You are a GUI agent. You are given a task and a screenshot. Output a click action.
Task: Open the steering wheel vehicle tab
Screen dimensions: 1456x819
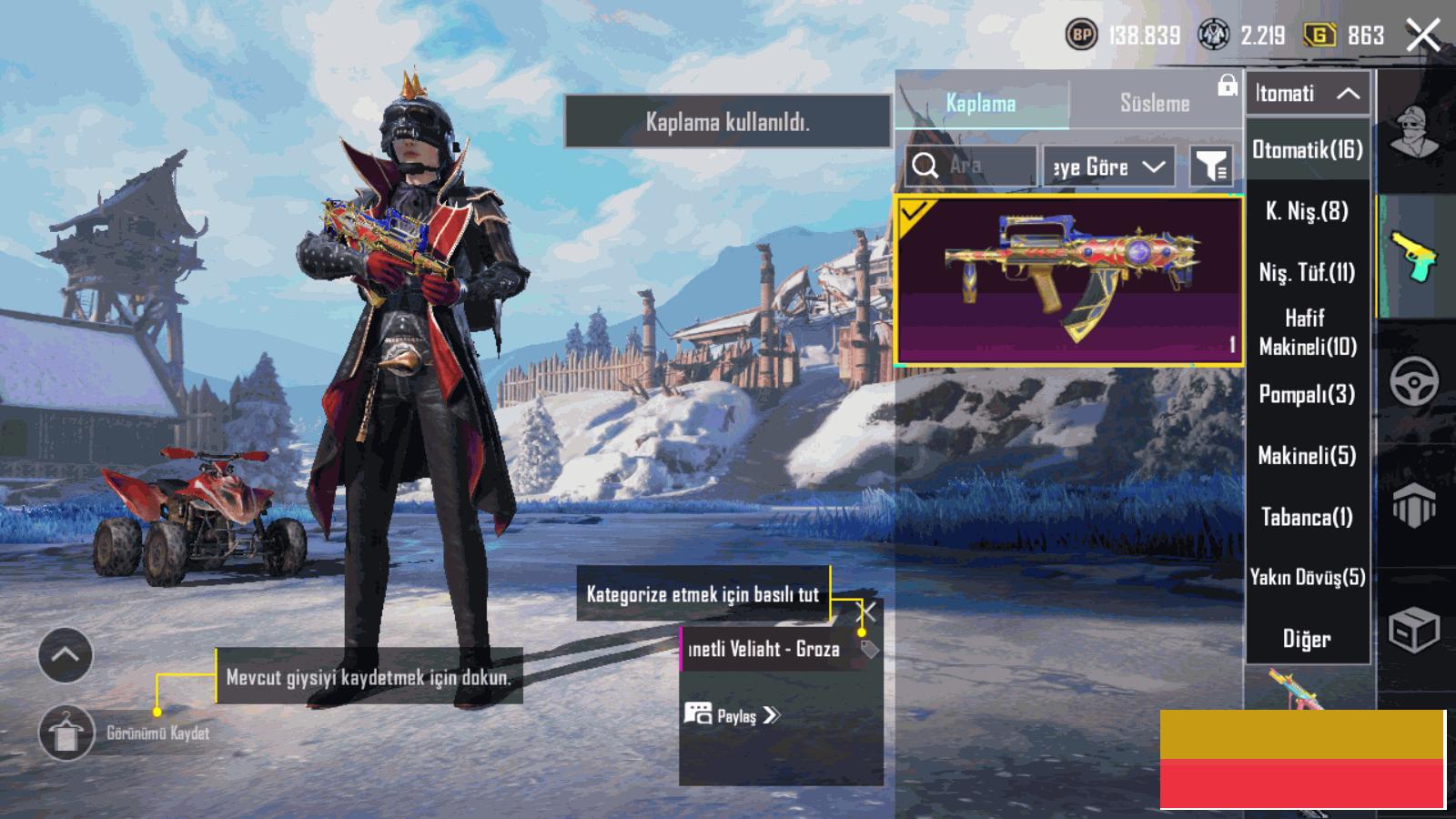pyautogui.click(x=1414, y=381)
